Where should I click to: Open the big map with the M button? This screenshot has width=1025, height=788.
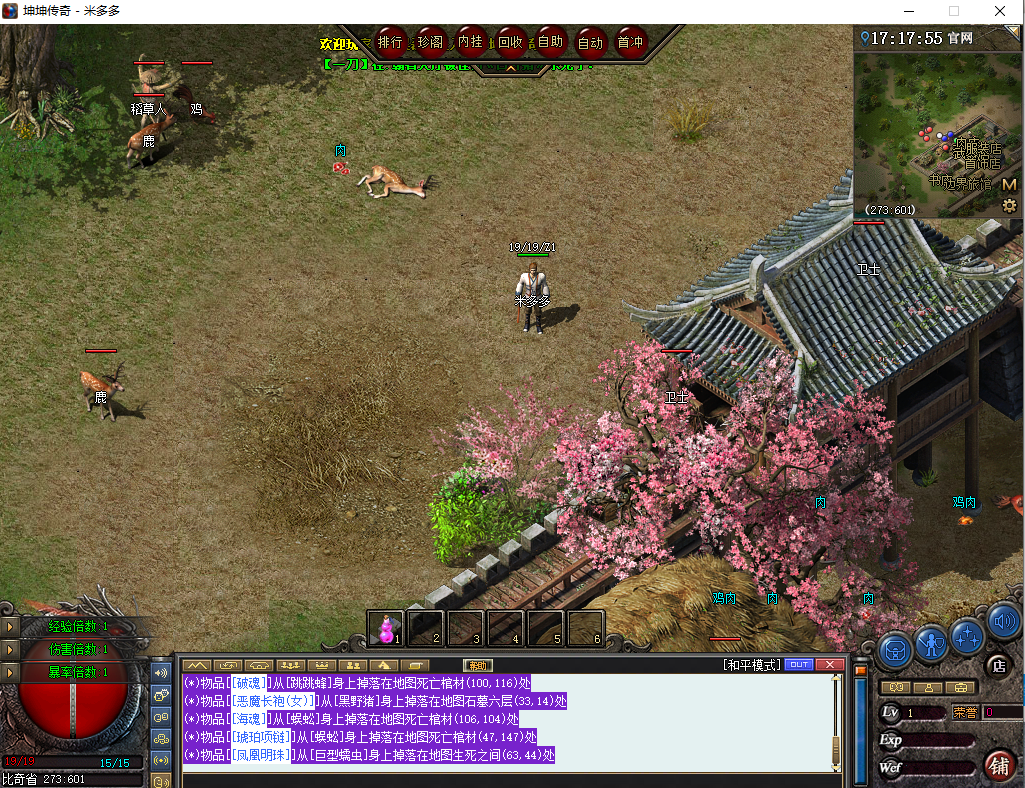(x=1009, y=185)
